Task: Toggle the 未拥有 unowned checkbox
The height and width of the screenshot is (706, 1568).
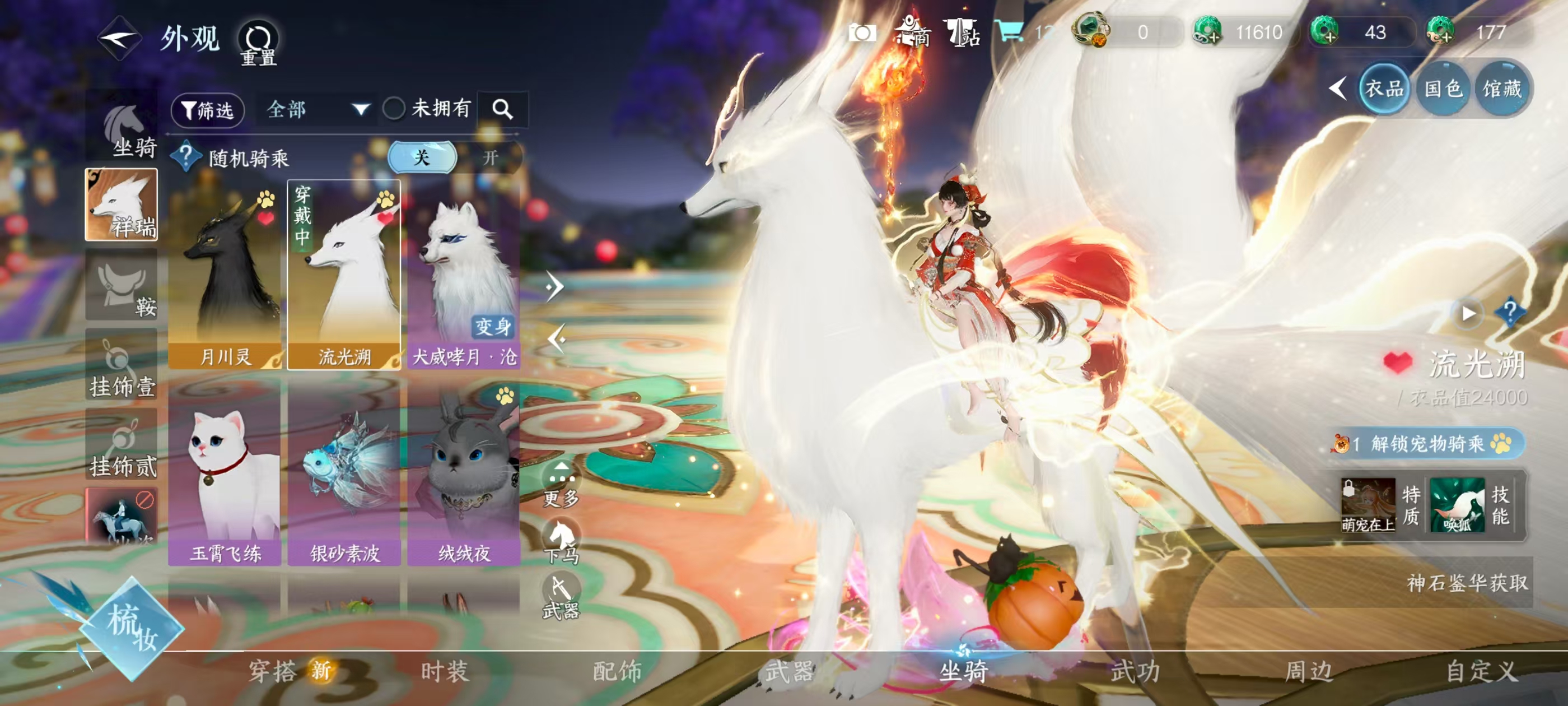Action: click(x=394, y=109)
